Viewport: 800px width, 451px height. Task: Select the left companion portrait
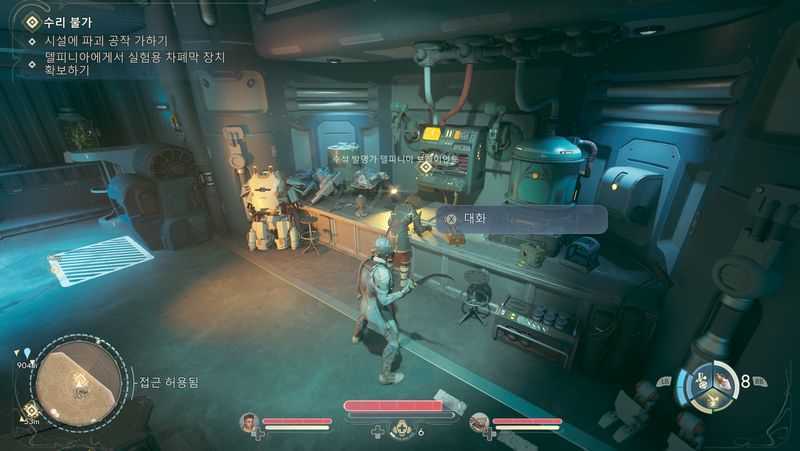[249, 423]
